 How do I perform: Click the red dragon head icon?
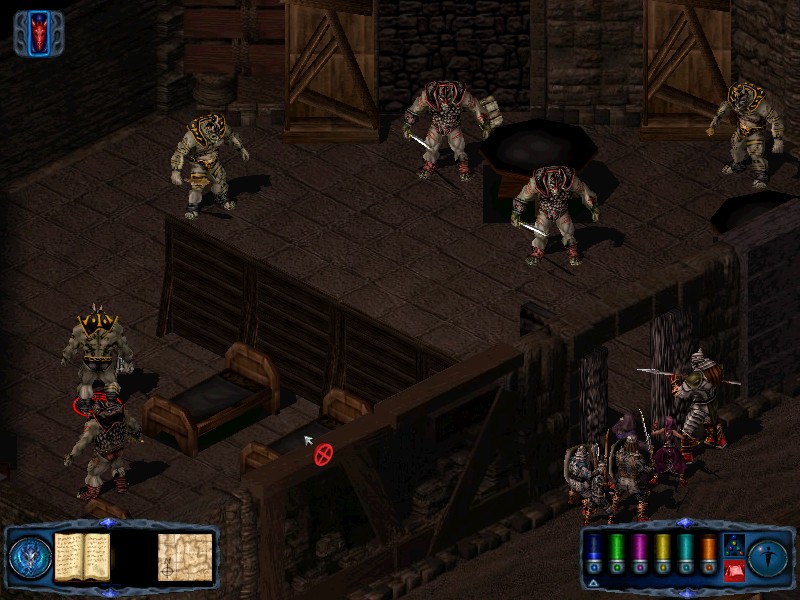pyautogui.click(x=40, y=33)
